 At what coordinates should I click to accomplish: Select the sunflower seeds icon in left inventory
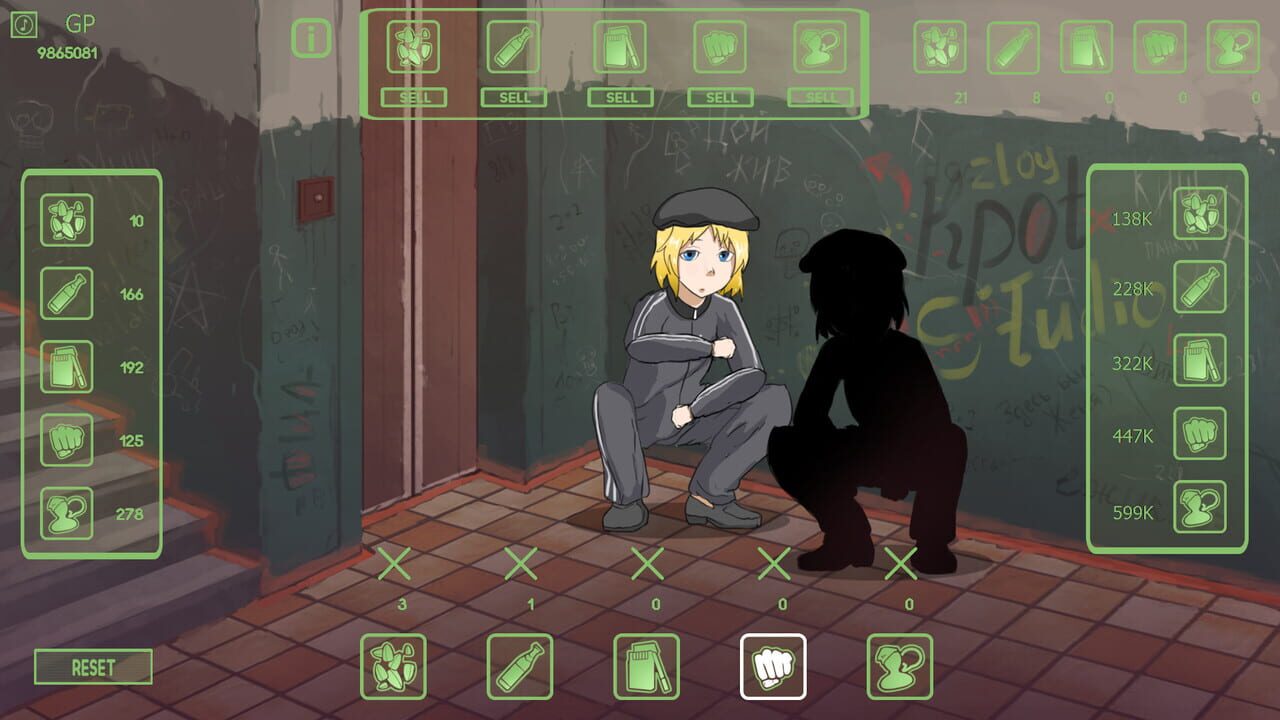tap(66, 218)
